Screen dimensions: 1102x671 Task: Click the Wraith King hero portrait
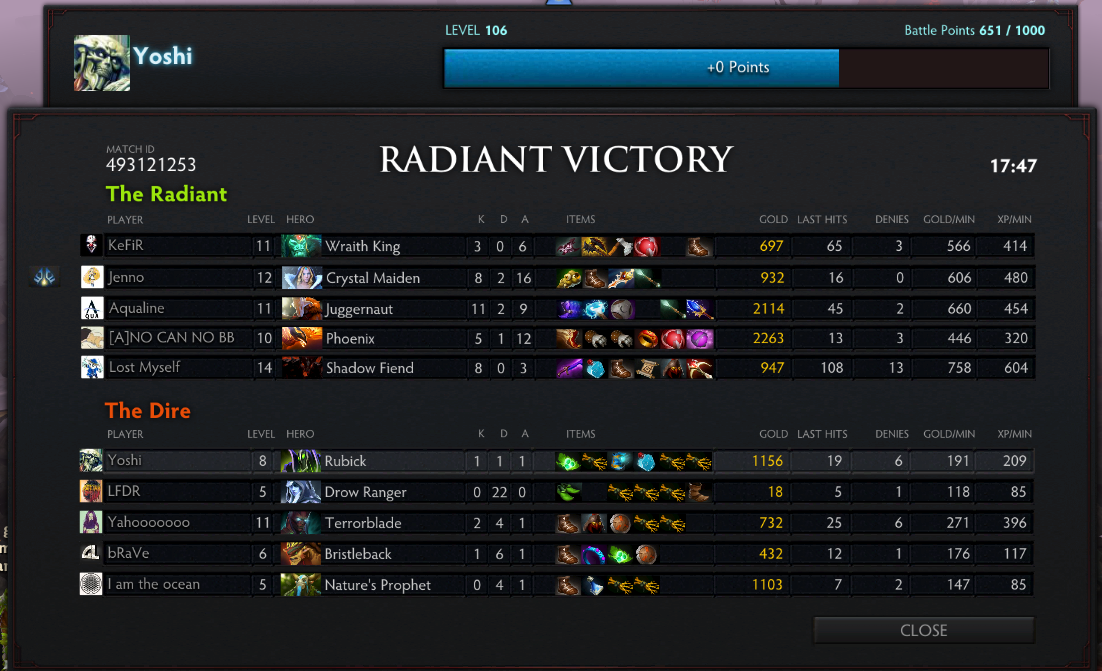click(x=301, y=246)
